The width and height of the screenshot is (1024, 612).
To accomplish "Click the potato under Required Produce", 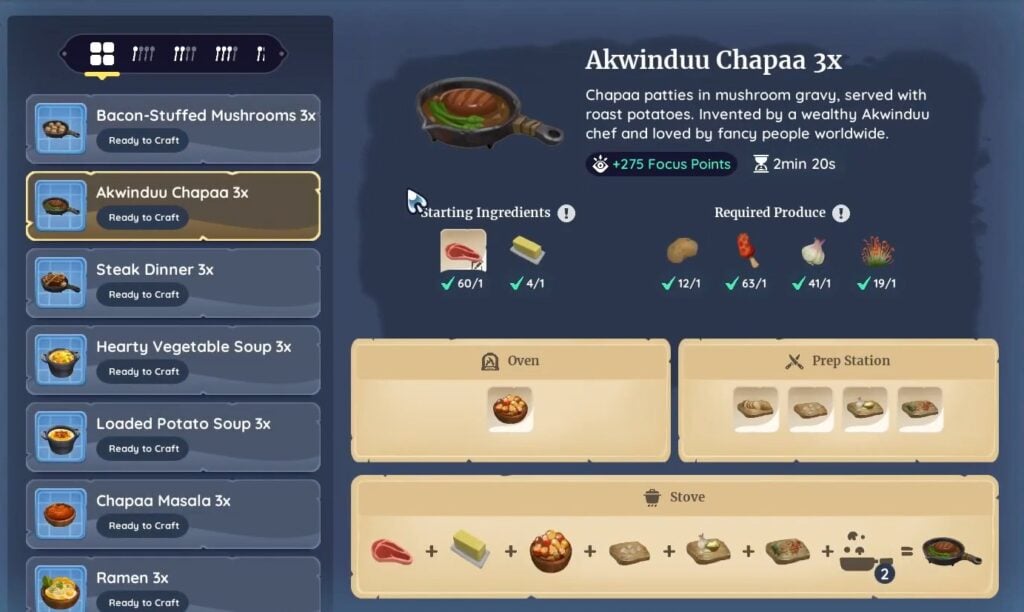I will tap(681, 251).
